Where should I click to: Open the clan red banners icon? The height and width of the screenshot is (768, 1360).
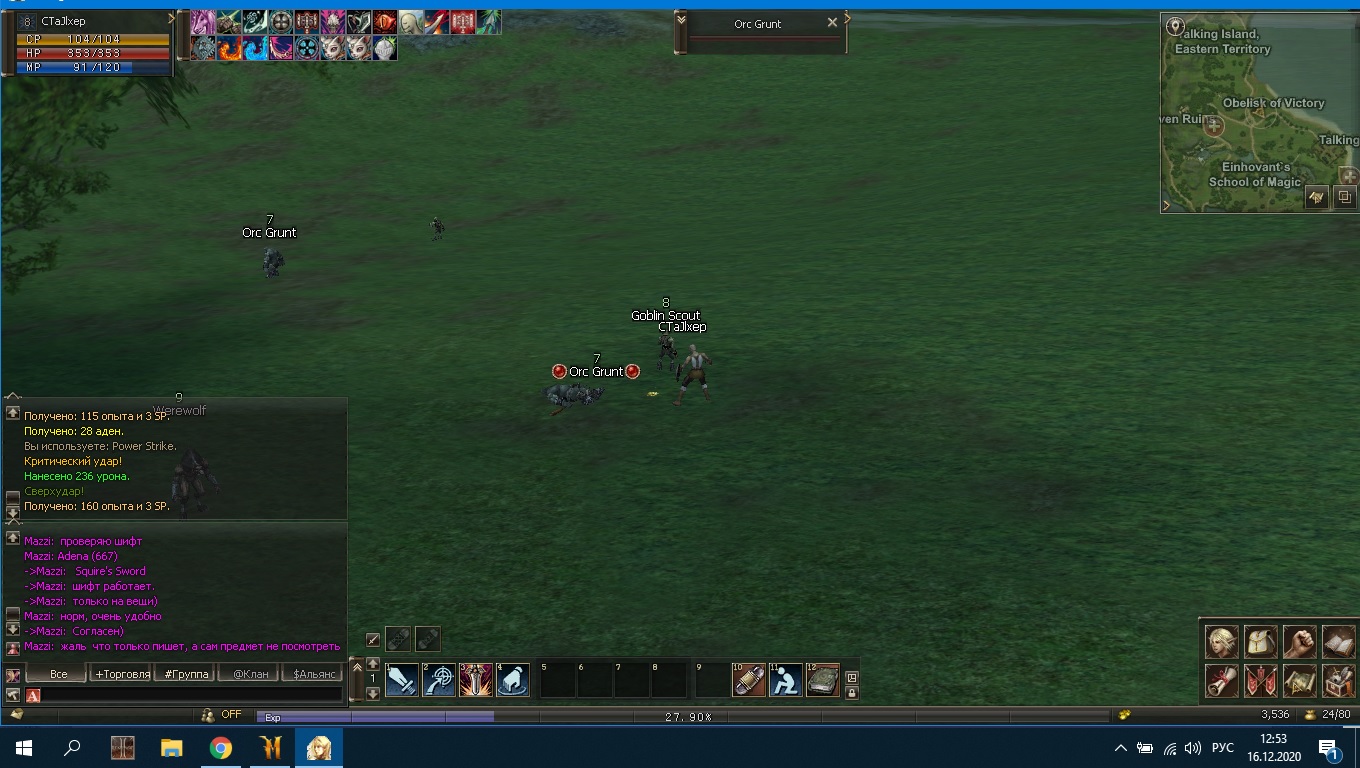coord(1260,681)
